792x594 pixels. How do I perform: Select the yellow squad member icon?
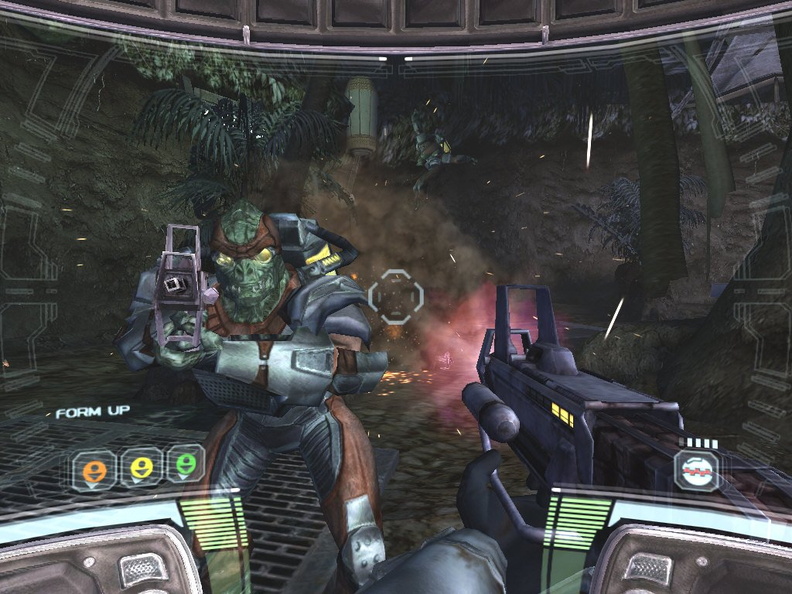tap(141, 466)
